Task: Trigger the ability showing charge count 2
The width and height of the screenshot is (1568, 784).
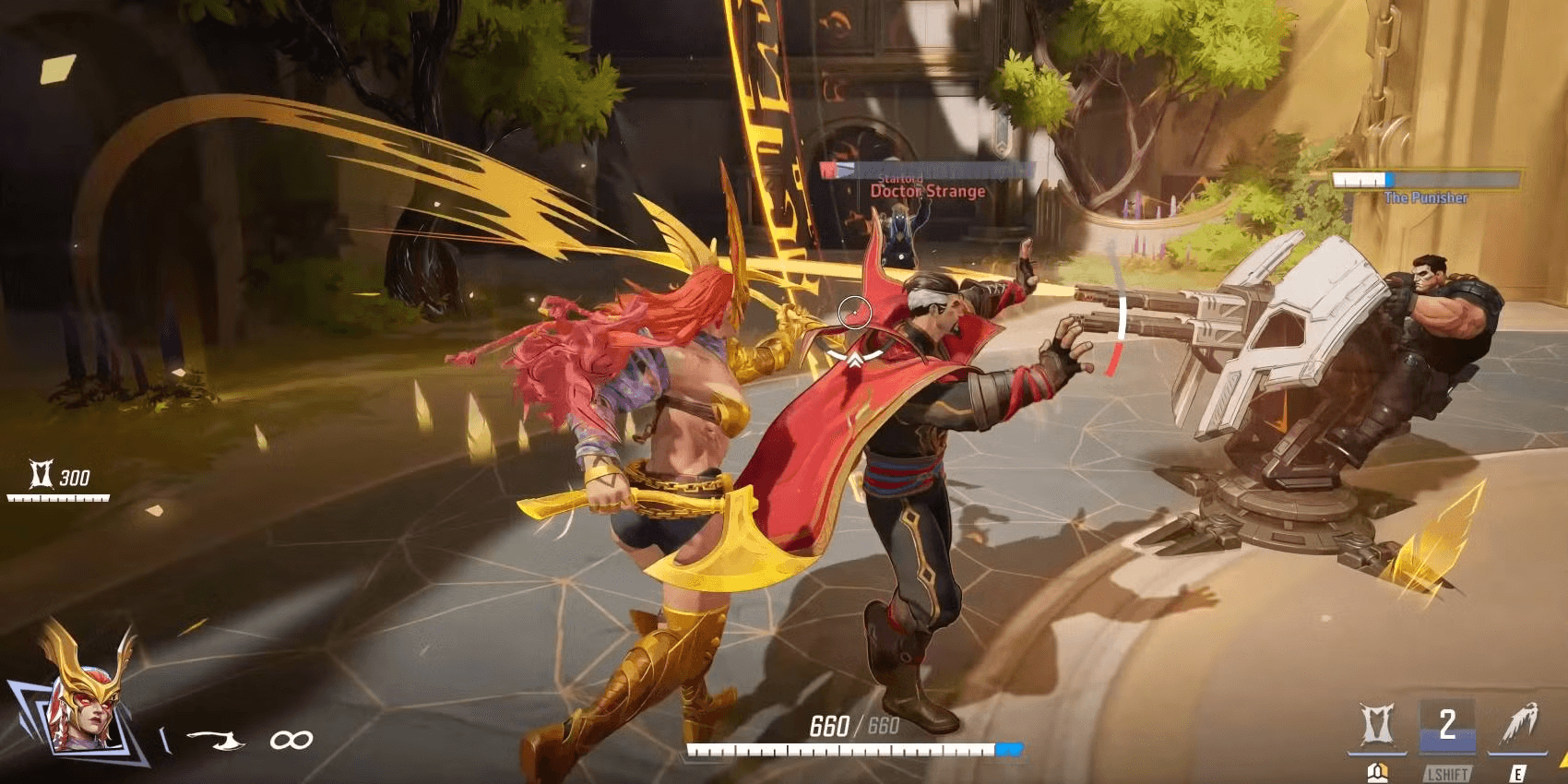Action: coord(1446,726)
